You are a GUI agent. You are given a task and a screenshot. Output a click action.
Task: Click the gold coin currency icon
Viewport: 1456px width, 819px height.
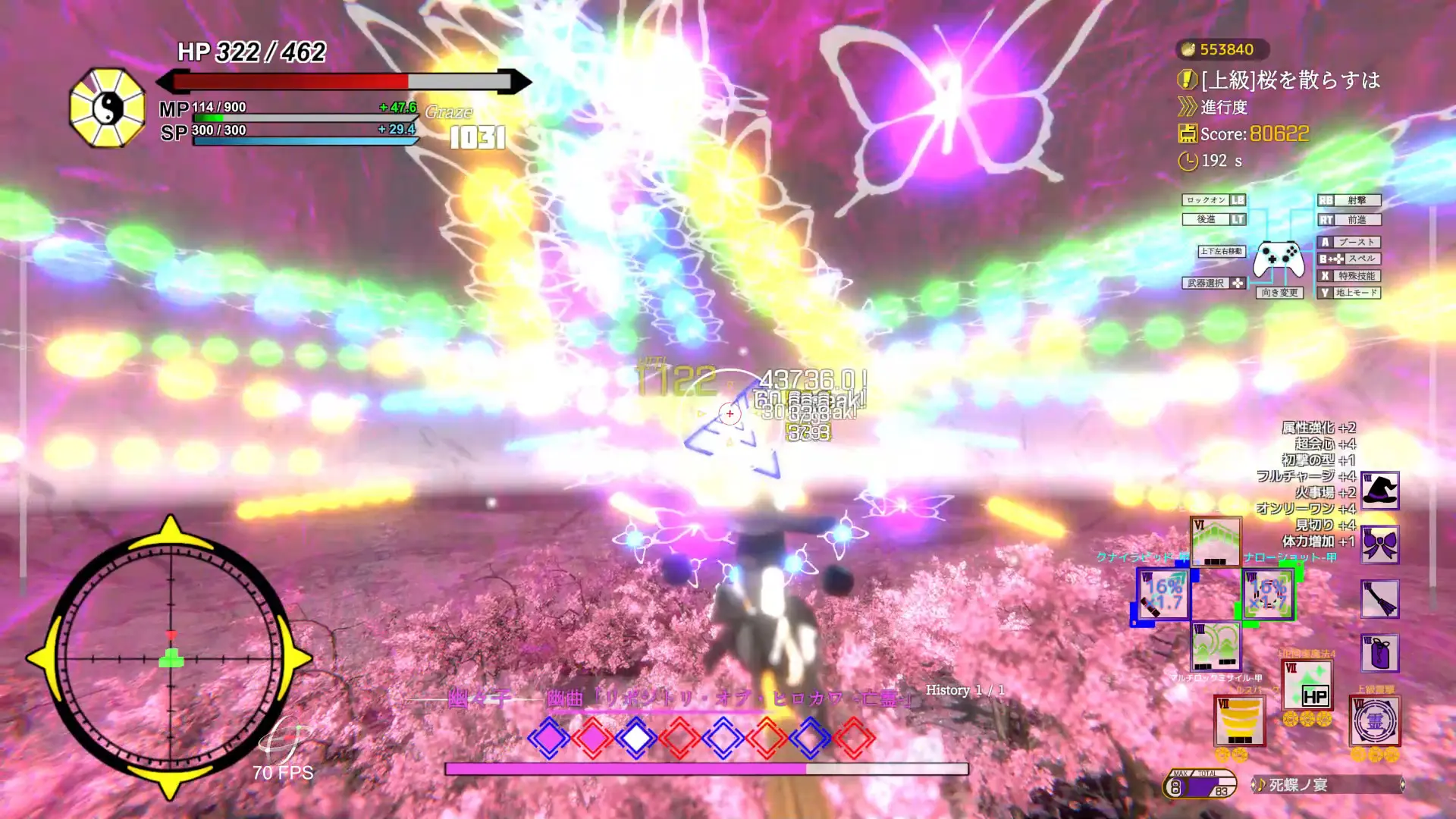click(x=1187, y=49)
